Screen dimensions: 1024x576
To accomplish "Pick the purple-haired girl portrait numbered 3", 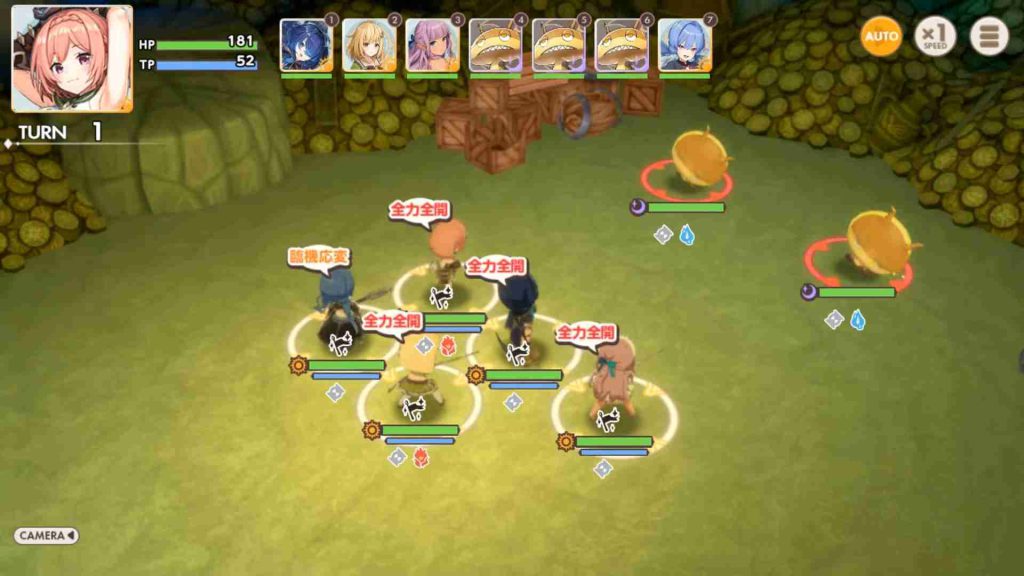I will (432, 46).
